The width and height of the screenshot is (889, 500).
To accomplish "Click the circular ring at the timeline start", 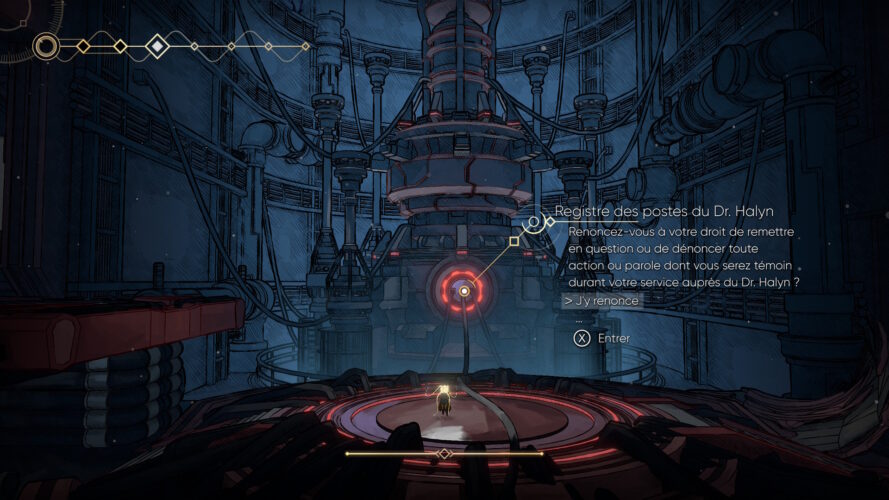I will point(46,46).
